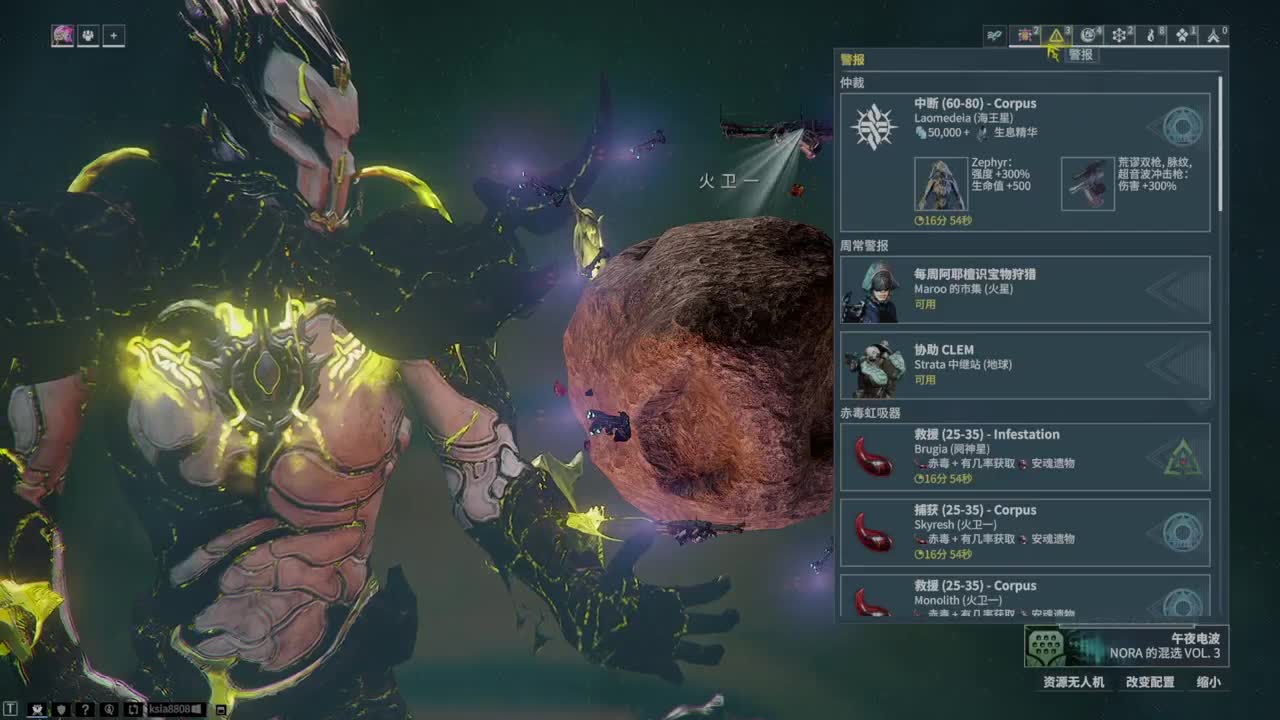Viewport: 1280px width, 720px height.
Task: Open the four-diamonds tab with count 1
Action: (1184, 36)
